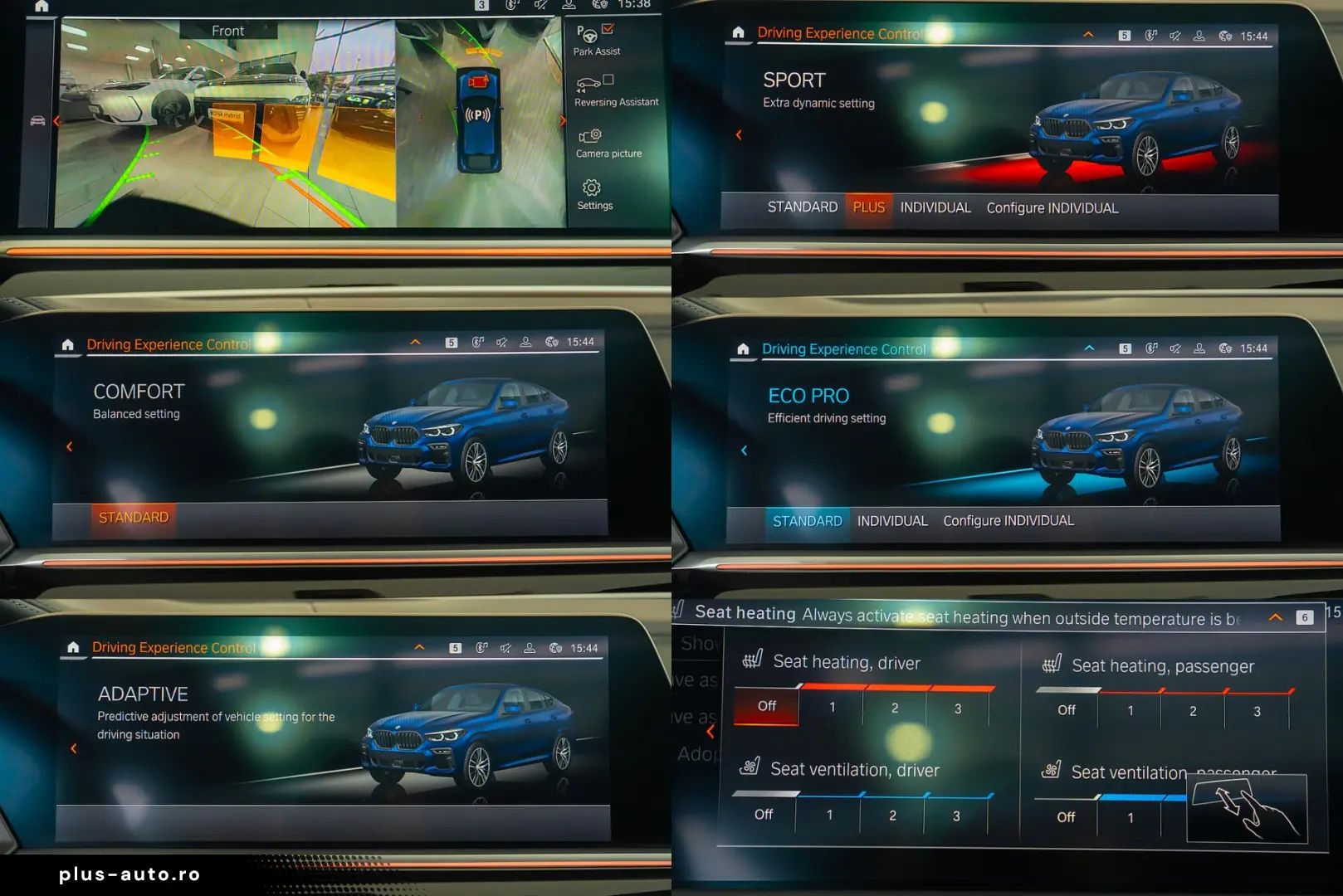1343x896 pixels.
Task: Turn Off passenger seat heating
Action: [1065, 710]
